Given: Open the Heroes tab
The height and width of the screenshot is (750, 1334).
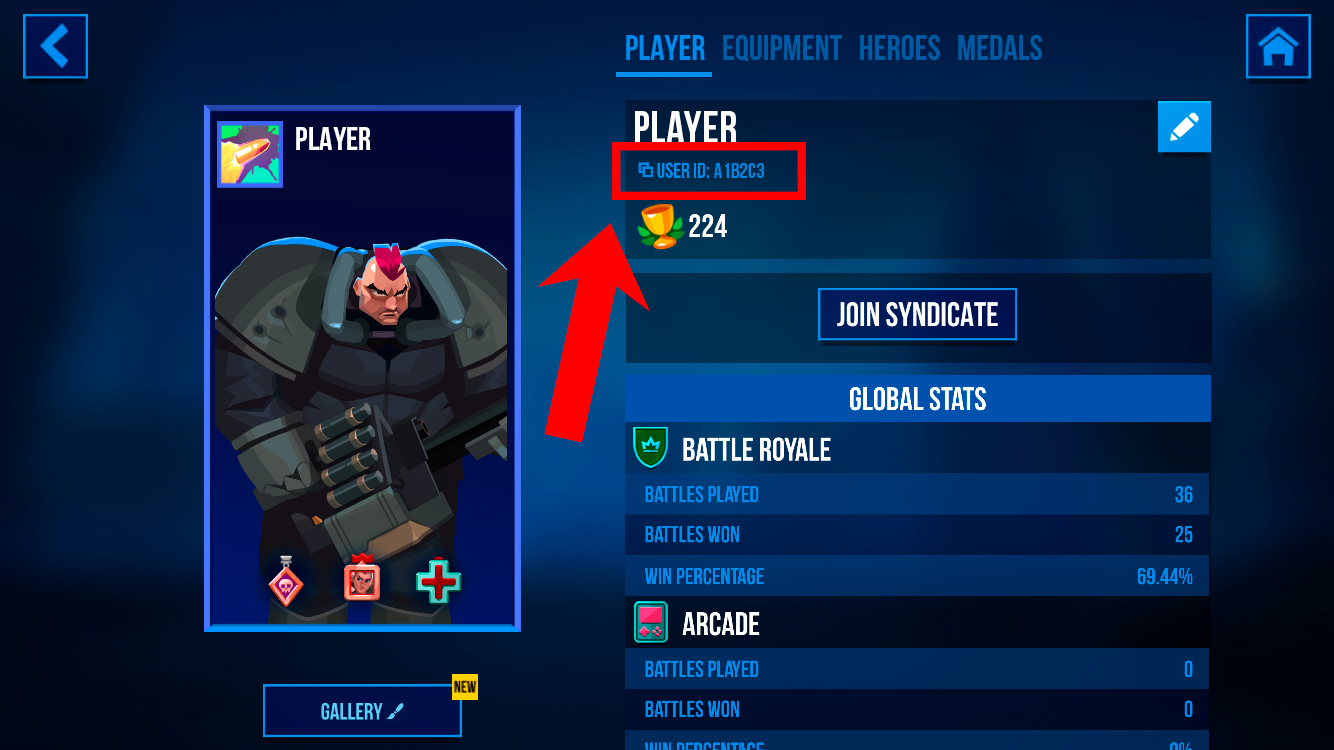Looking at the screenshot, I should coord(899,48).
